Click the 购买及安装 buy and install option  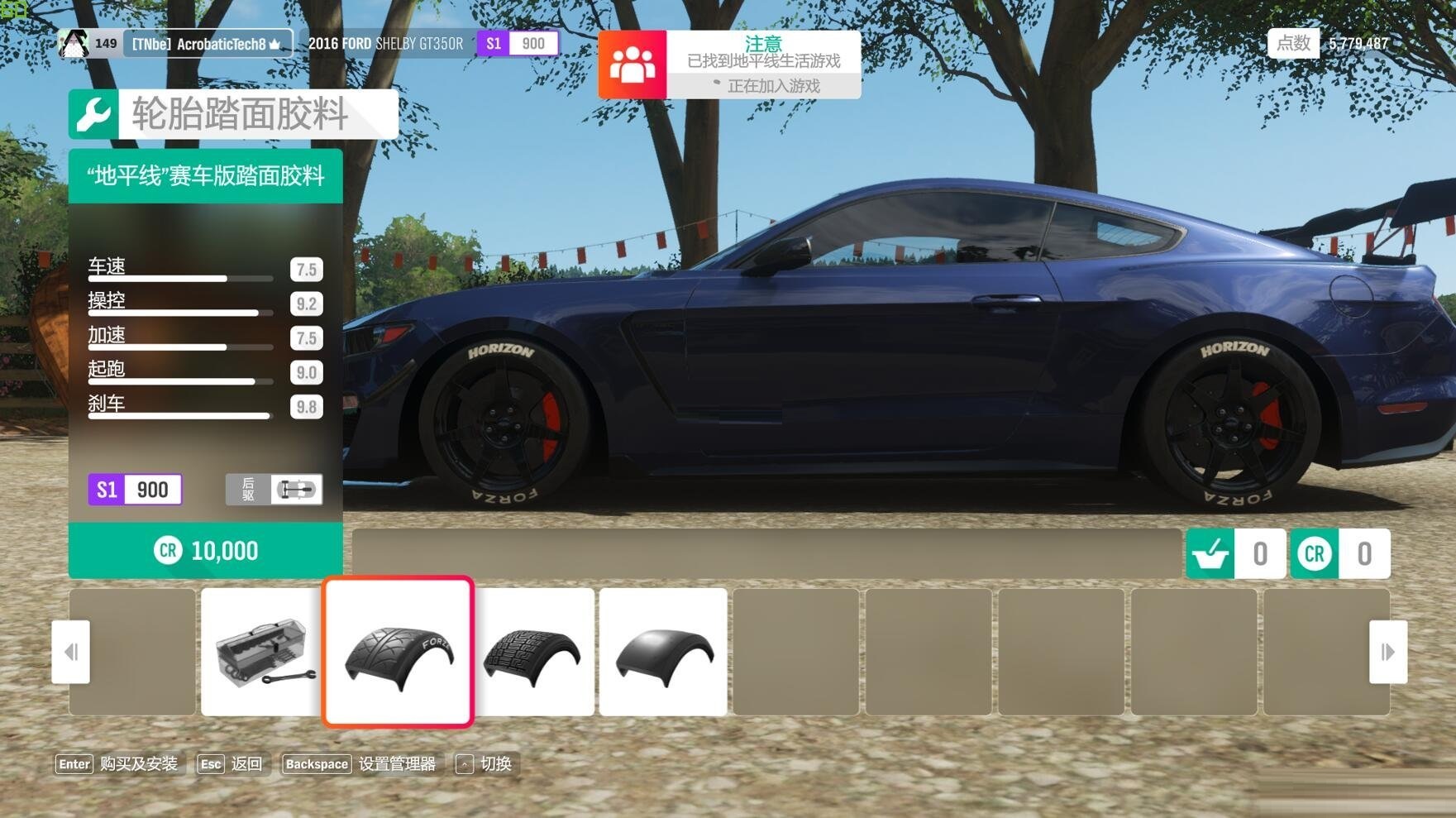point(117,764)
